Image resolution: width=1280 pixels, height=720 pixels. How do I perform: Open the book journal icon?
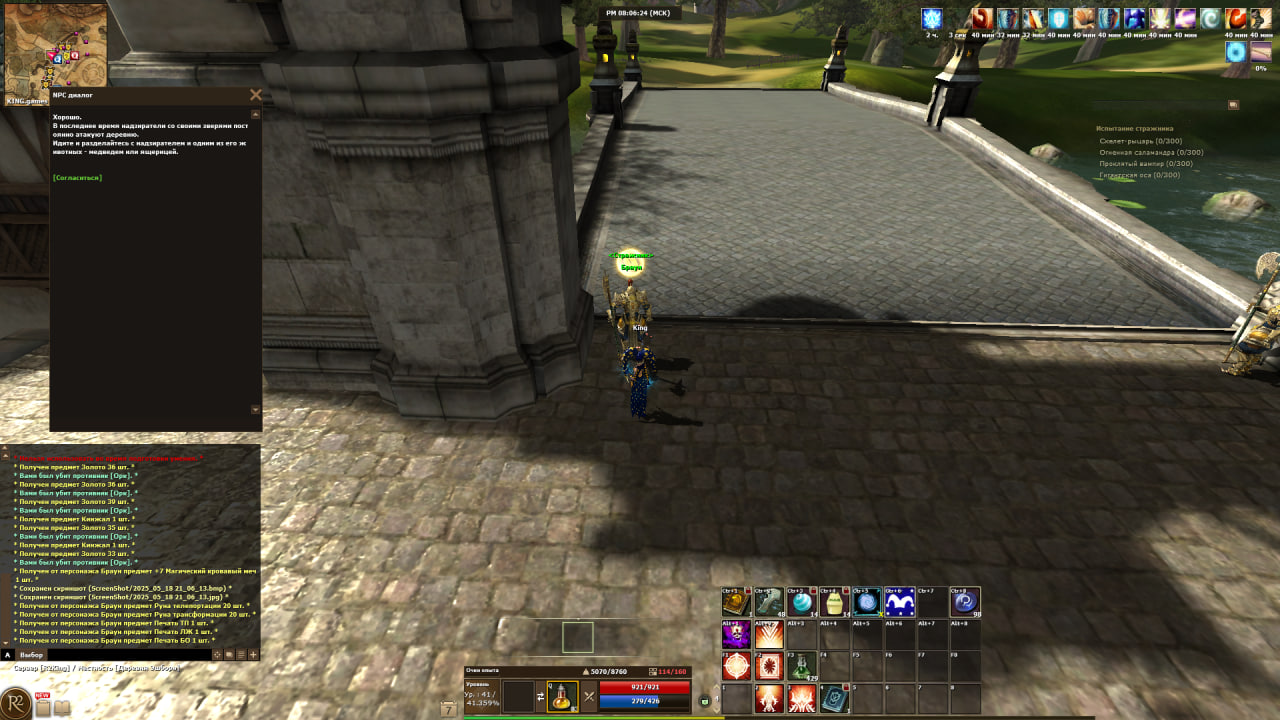coord(62,708)
